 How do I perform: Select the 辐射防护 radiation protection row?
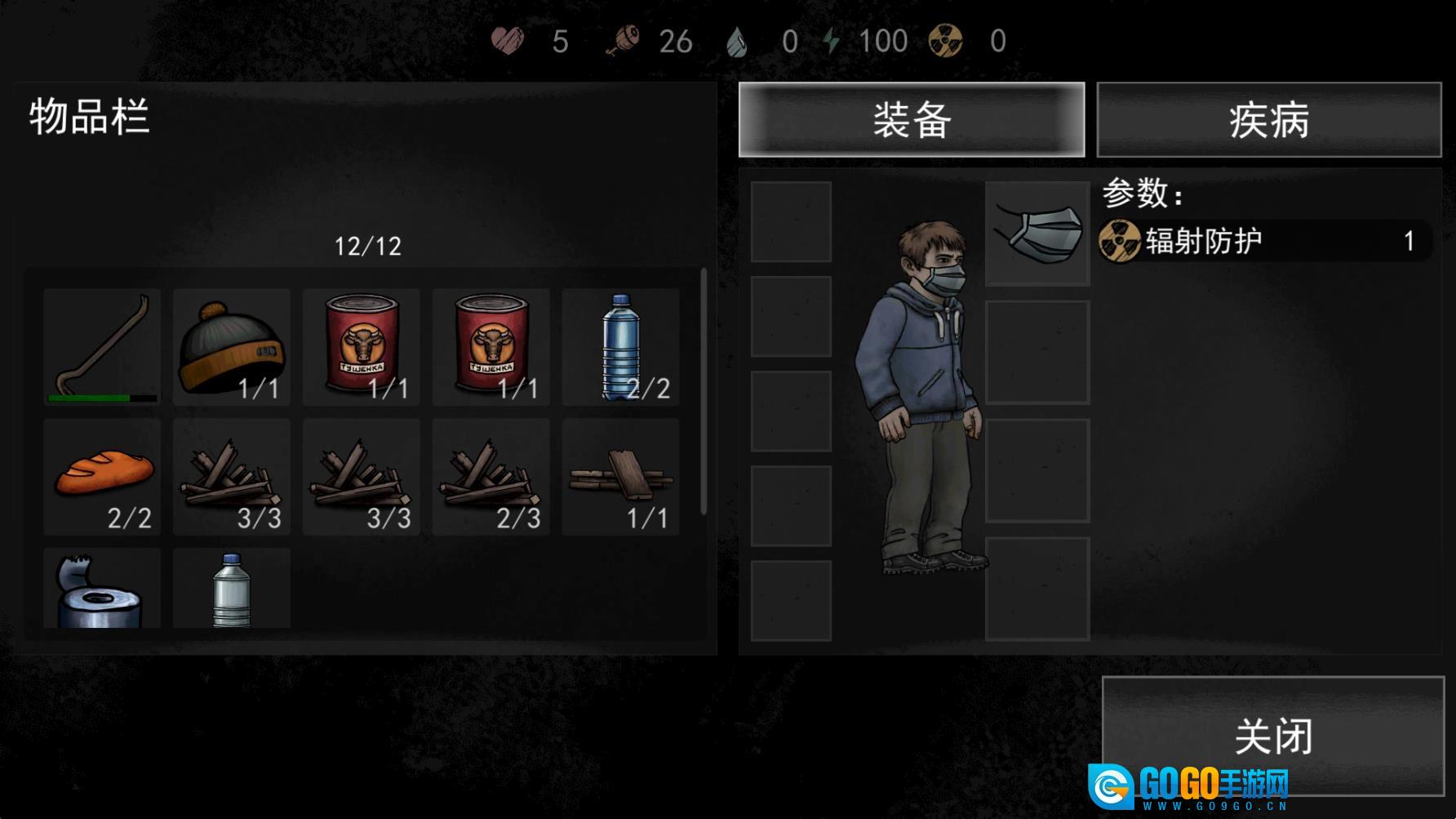click(1263, 241)
